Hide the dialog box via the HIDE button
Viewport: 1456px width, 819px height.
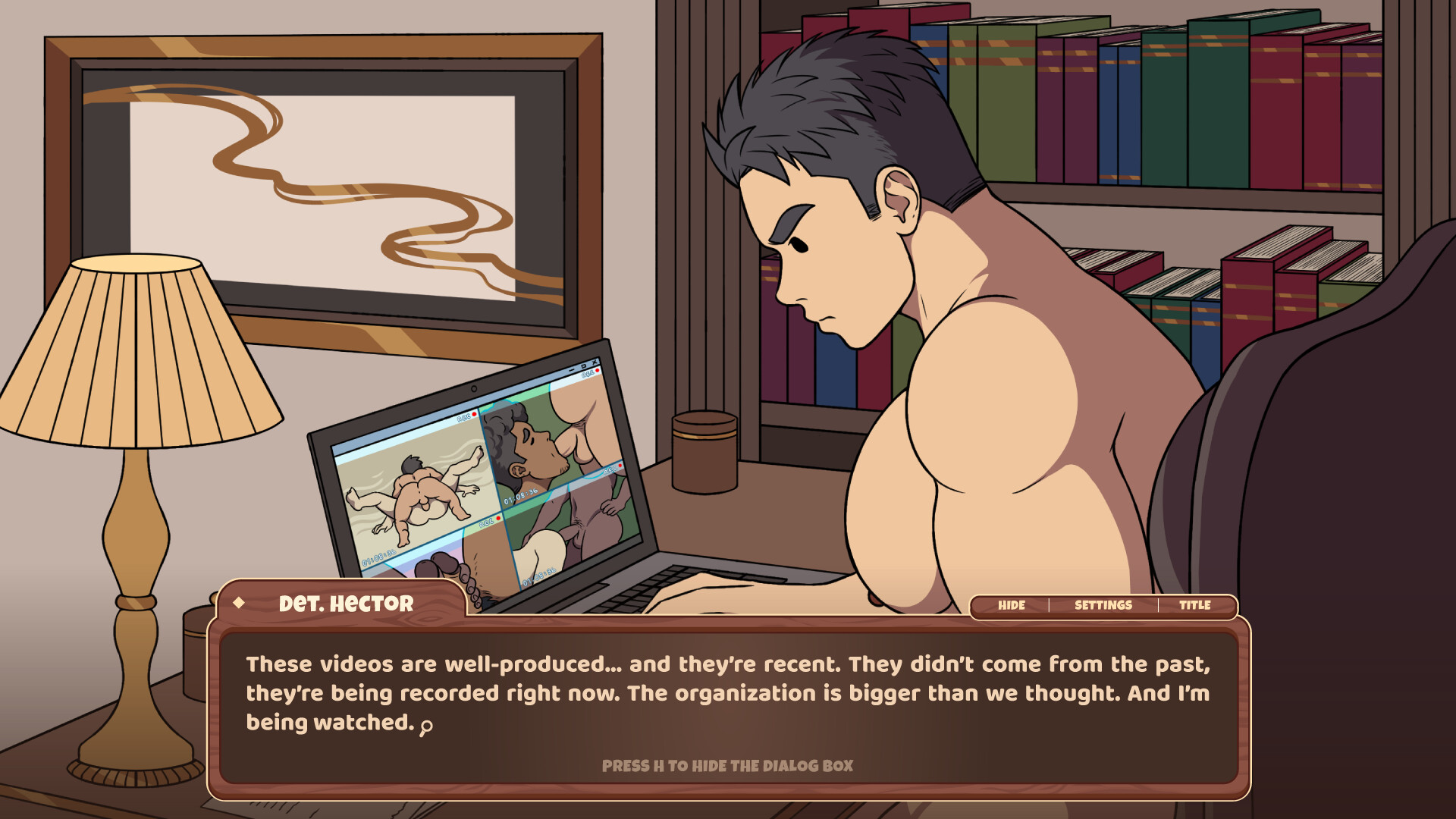point(1010,604)
